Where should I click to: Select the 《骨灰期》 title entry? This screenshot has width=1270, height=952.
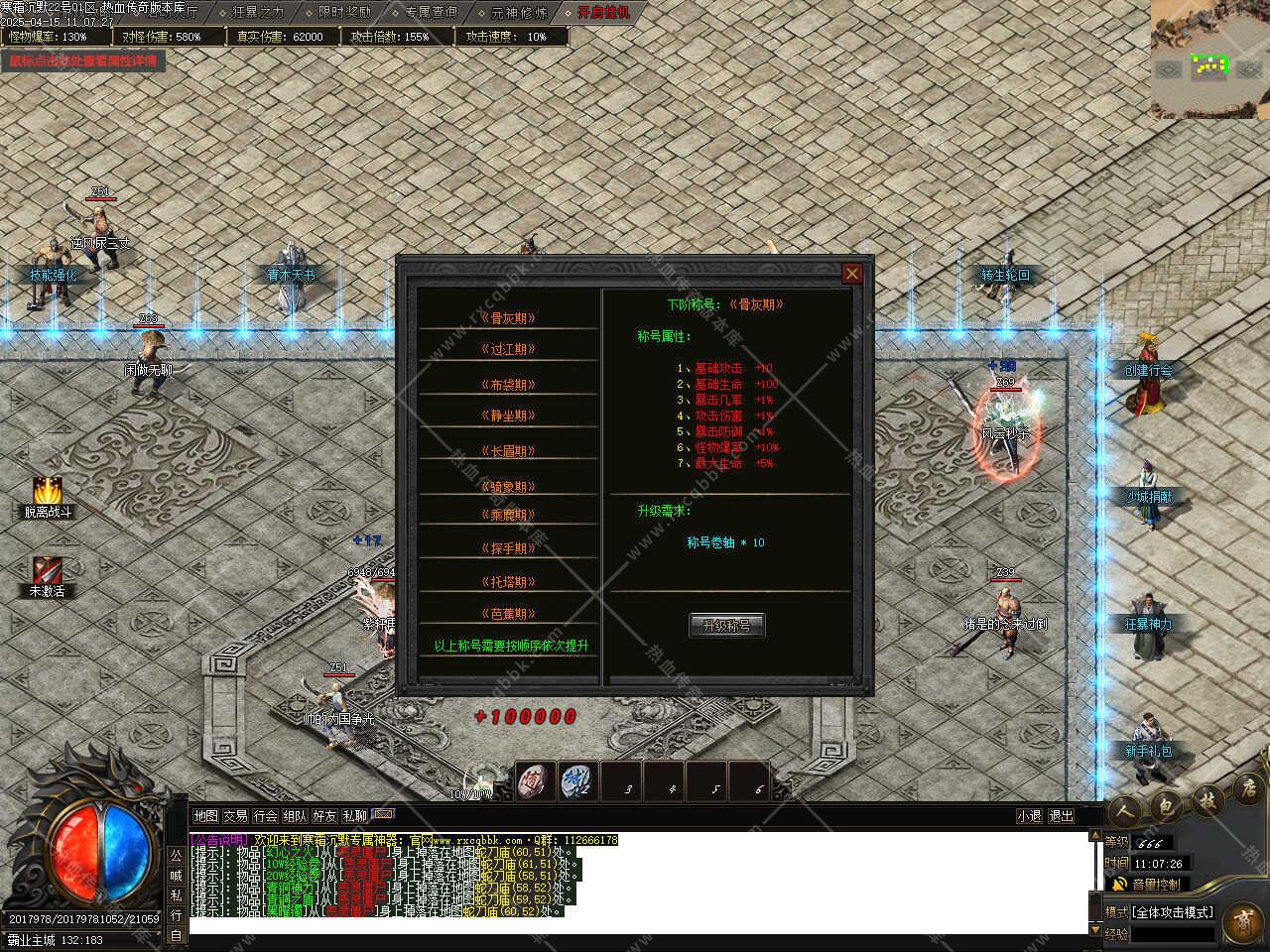point(508,318)
